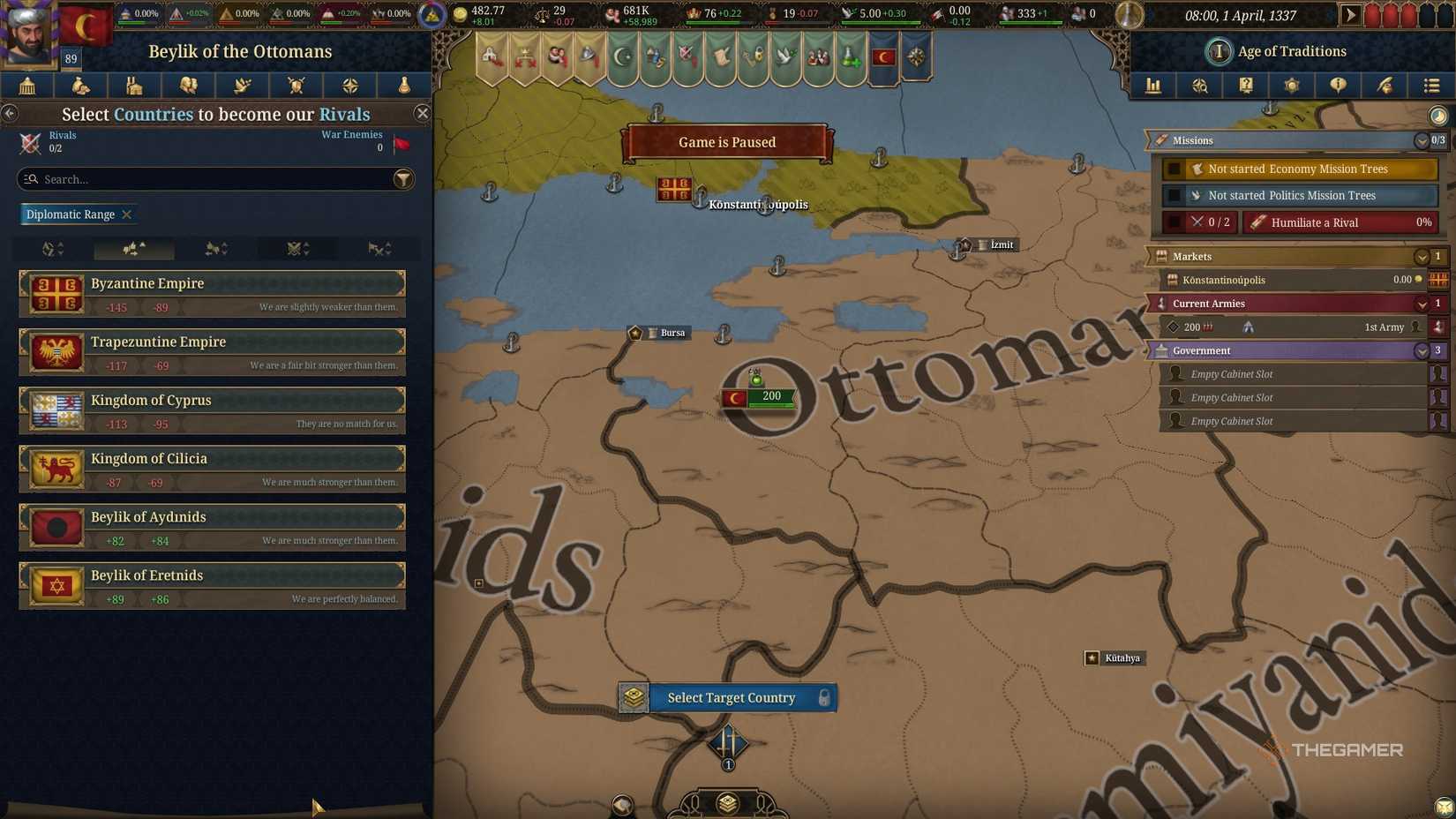This screenshot has height=819, width=1456.
Task: Remove the Diplomatic Range filter chip
Action: click(127, 214)
